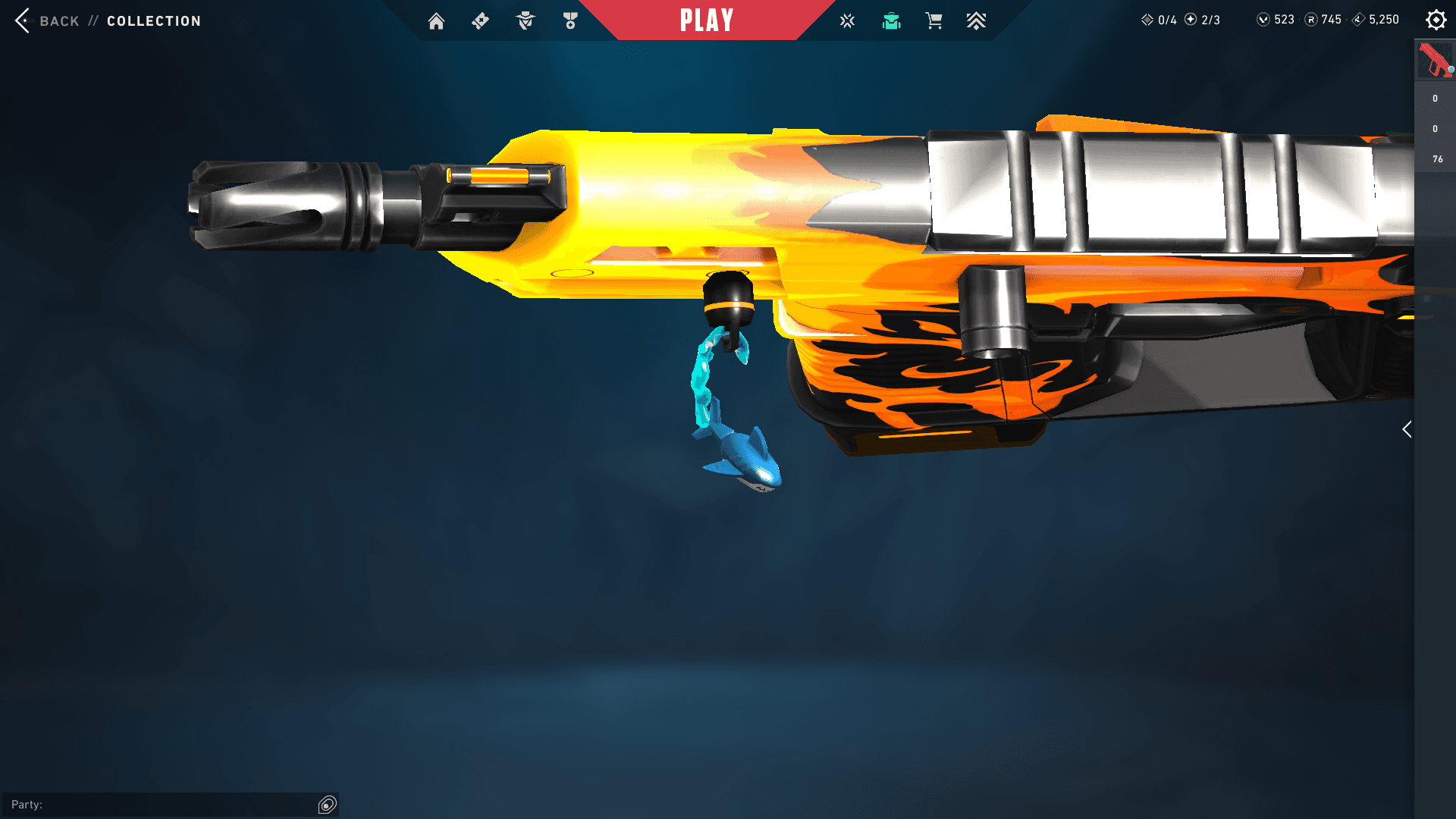Select the red Classic pistol thumbnail
Screen dimensions: 1456x819
point(1434,61)
